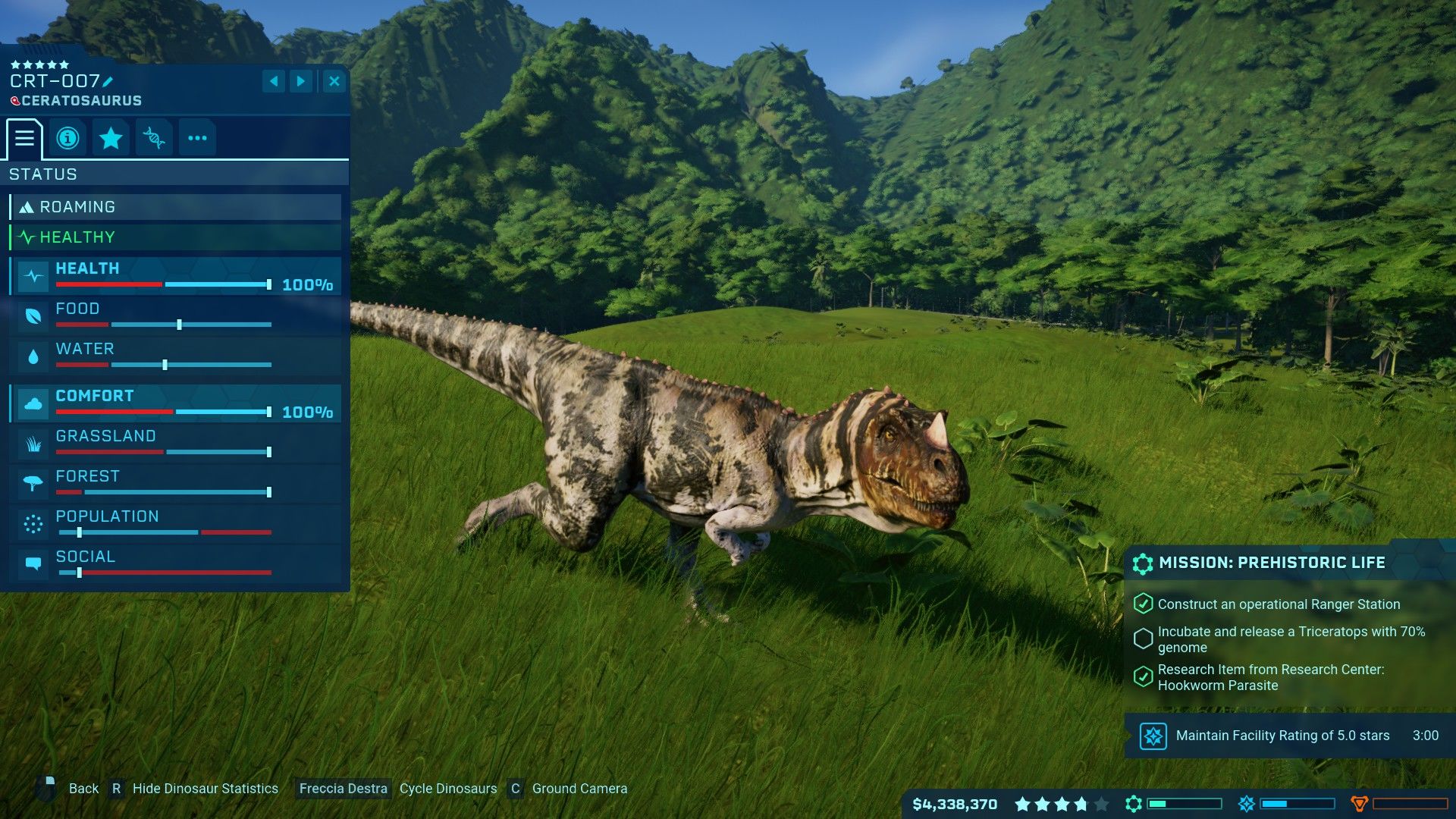Select the Comfort stat row
This screenshot has height=819, width=1456.
point(175,403)
